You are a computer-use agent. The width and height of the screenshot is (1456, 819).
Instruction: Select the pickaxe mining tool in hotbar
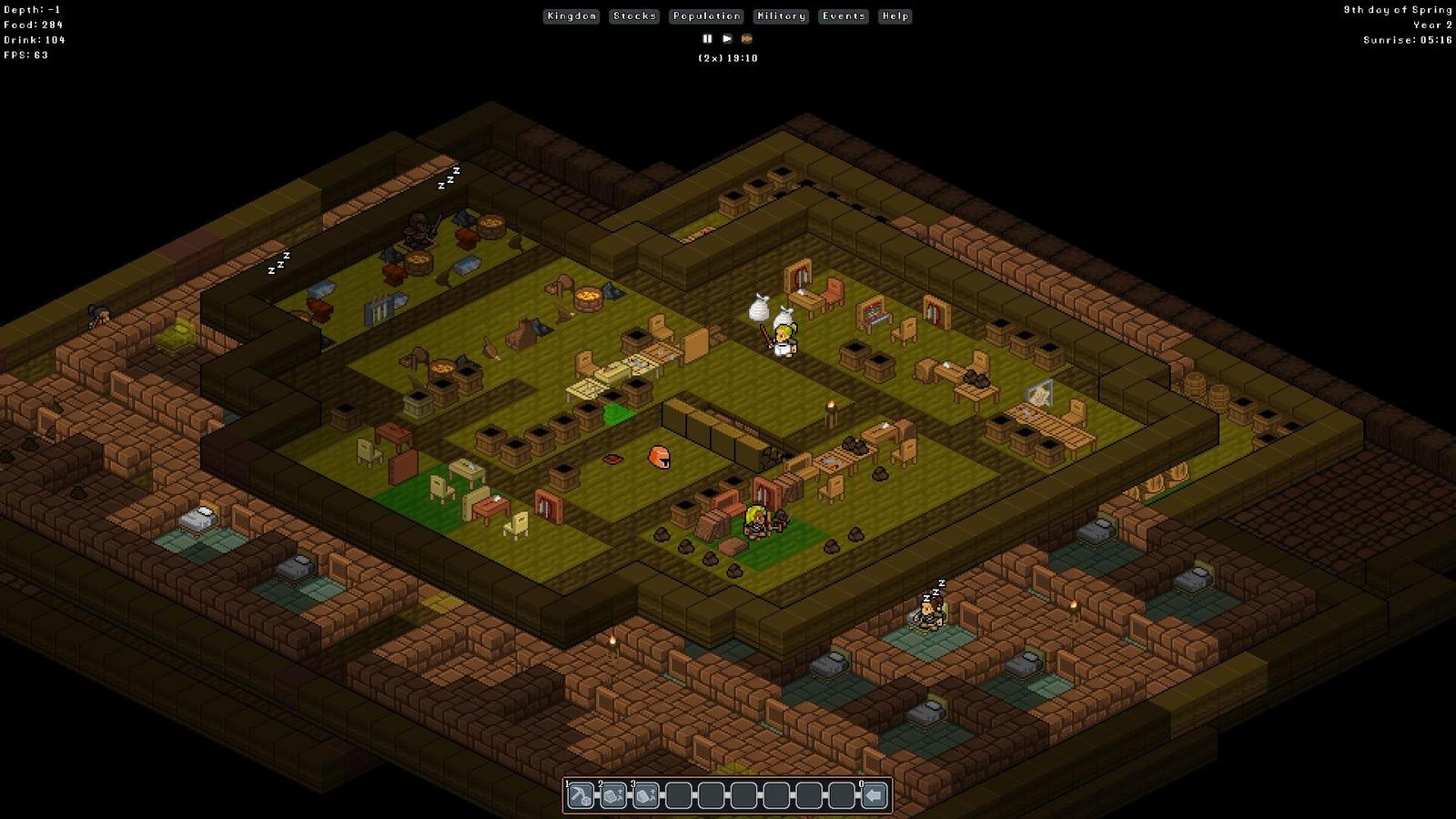point(581,796)
